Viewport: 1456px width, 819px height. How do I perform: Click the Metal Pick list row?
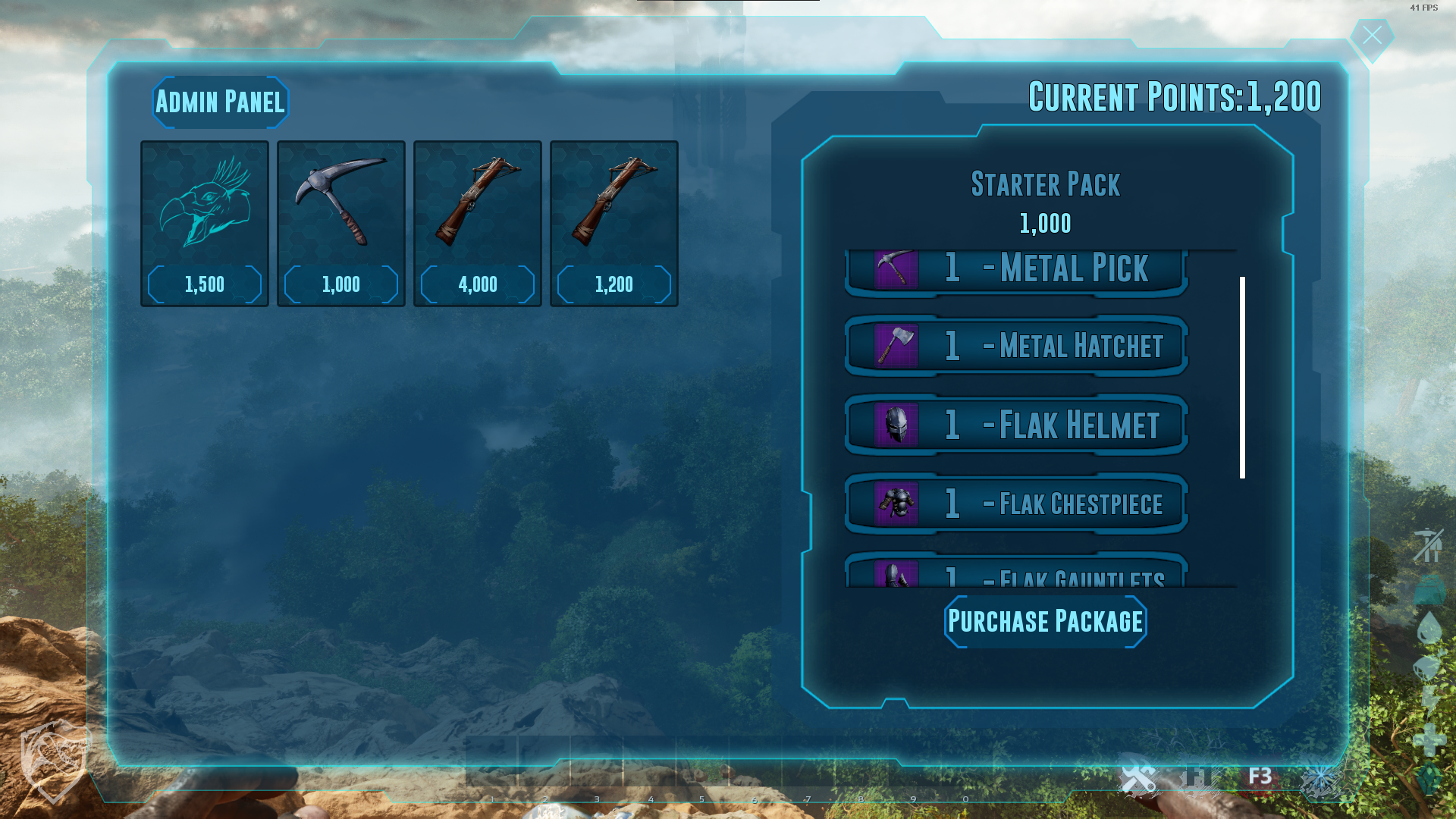[1016, 271]
